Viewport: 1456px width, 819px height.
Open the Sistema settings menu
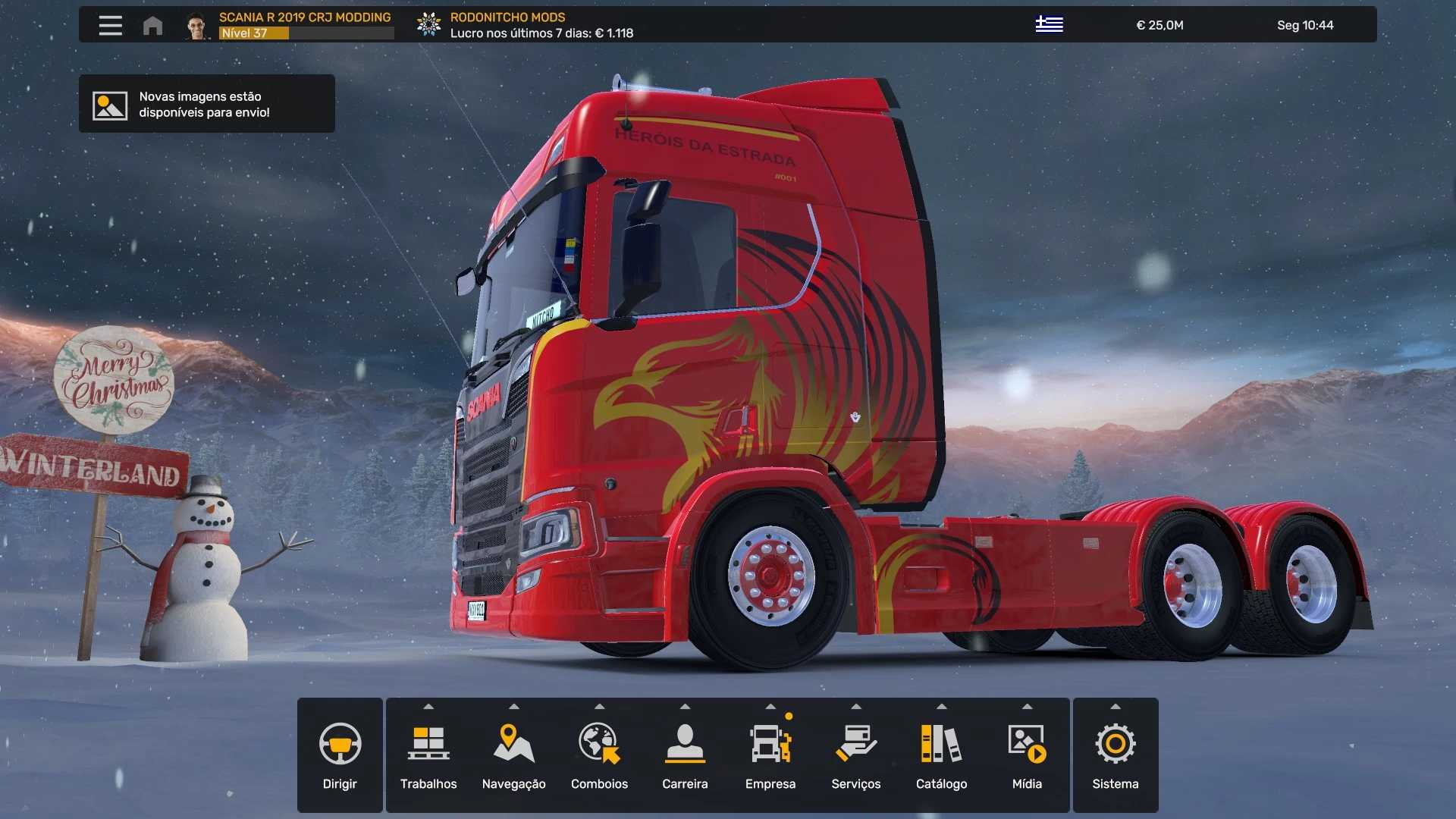[x=1115, y=755]
